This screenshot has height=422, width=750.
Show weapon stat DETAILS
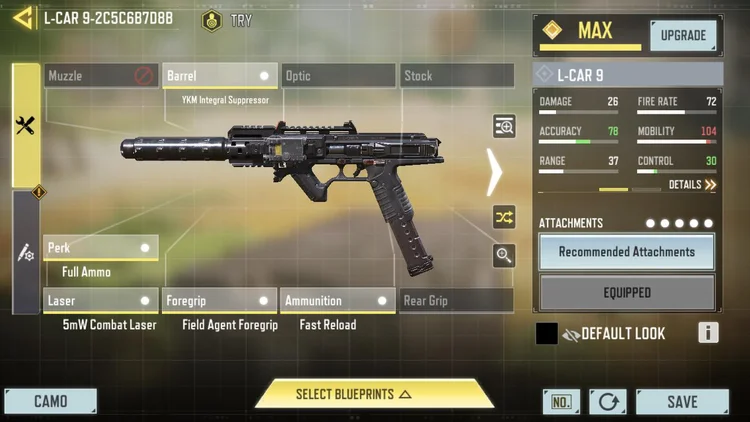coord(692,185)
